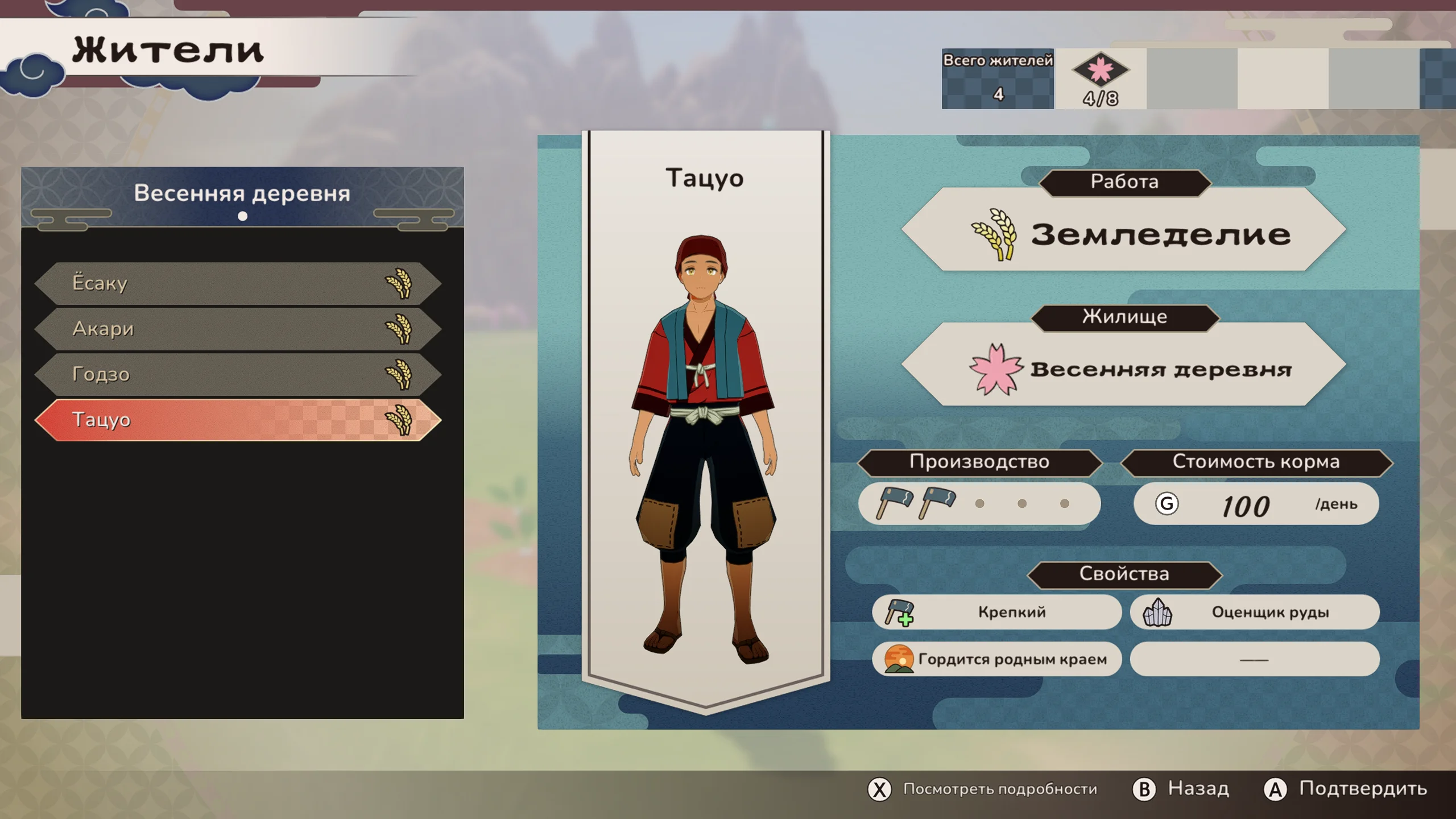Switch to the Весенняя деревня village tab

point(242,194)
